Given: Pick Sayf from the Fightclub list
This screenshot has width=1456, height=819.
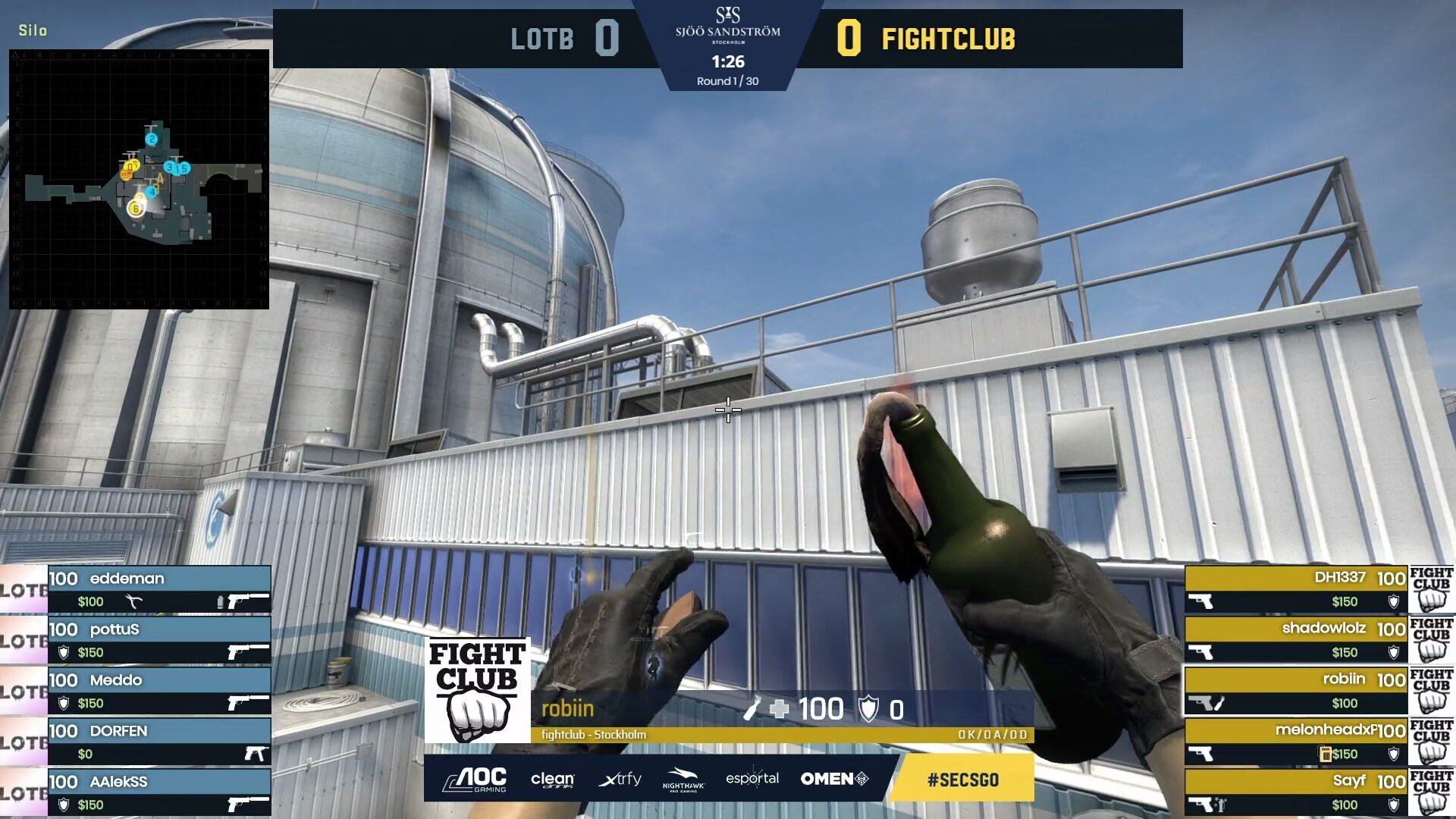Looking at the screenshot, I should pyautogui.click(x=1297, y=792).
